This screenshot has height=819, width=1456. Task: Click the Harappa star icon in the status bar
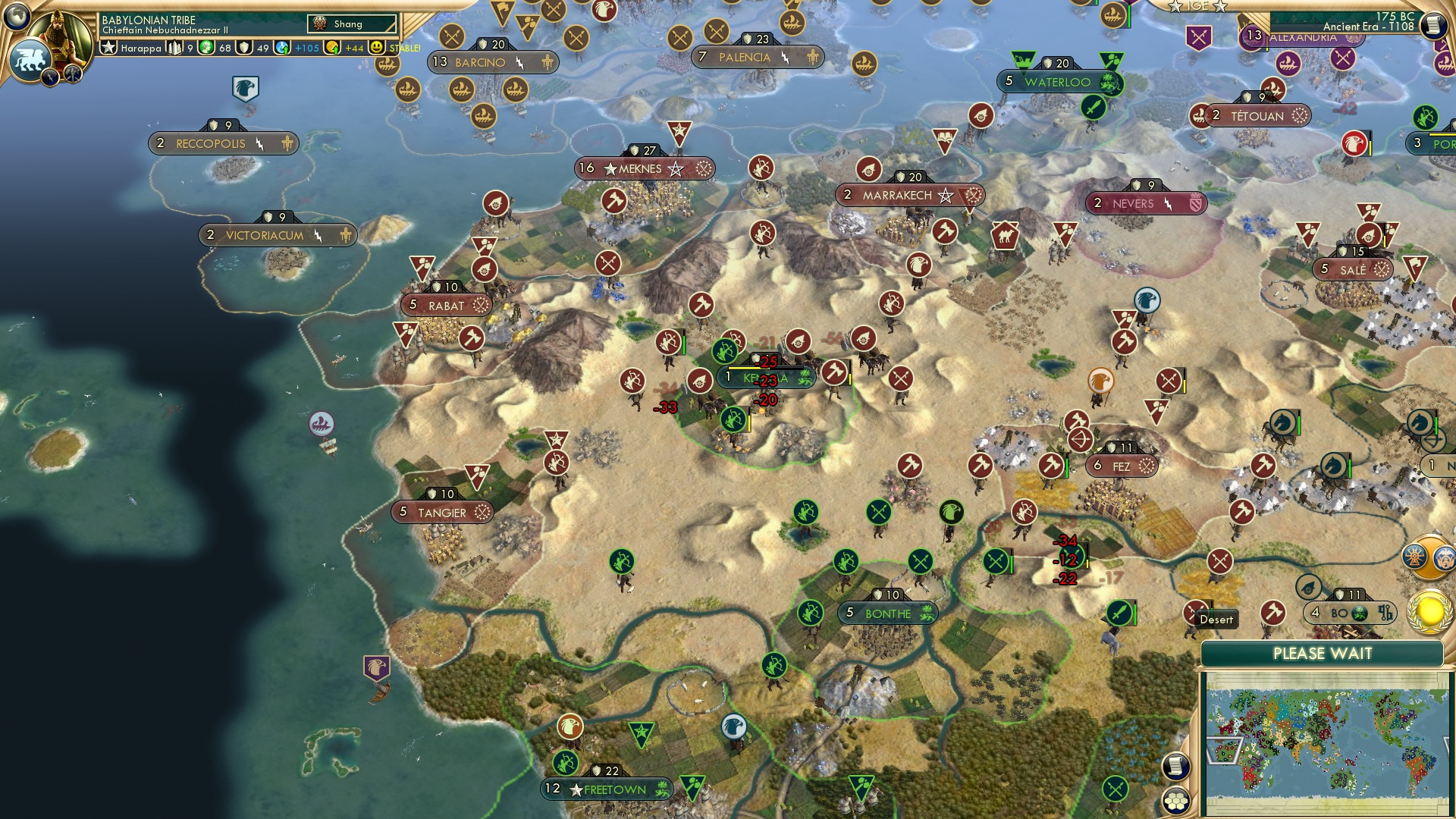coord(109,47)
